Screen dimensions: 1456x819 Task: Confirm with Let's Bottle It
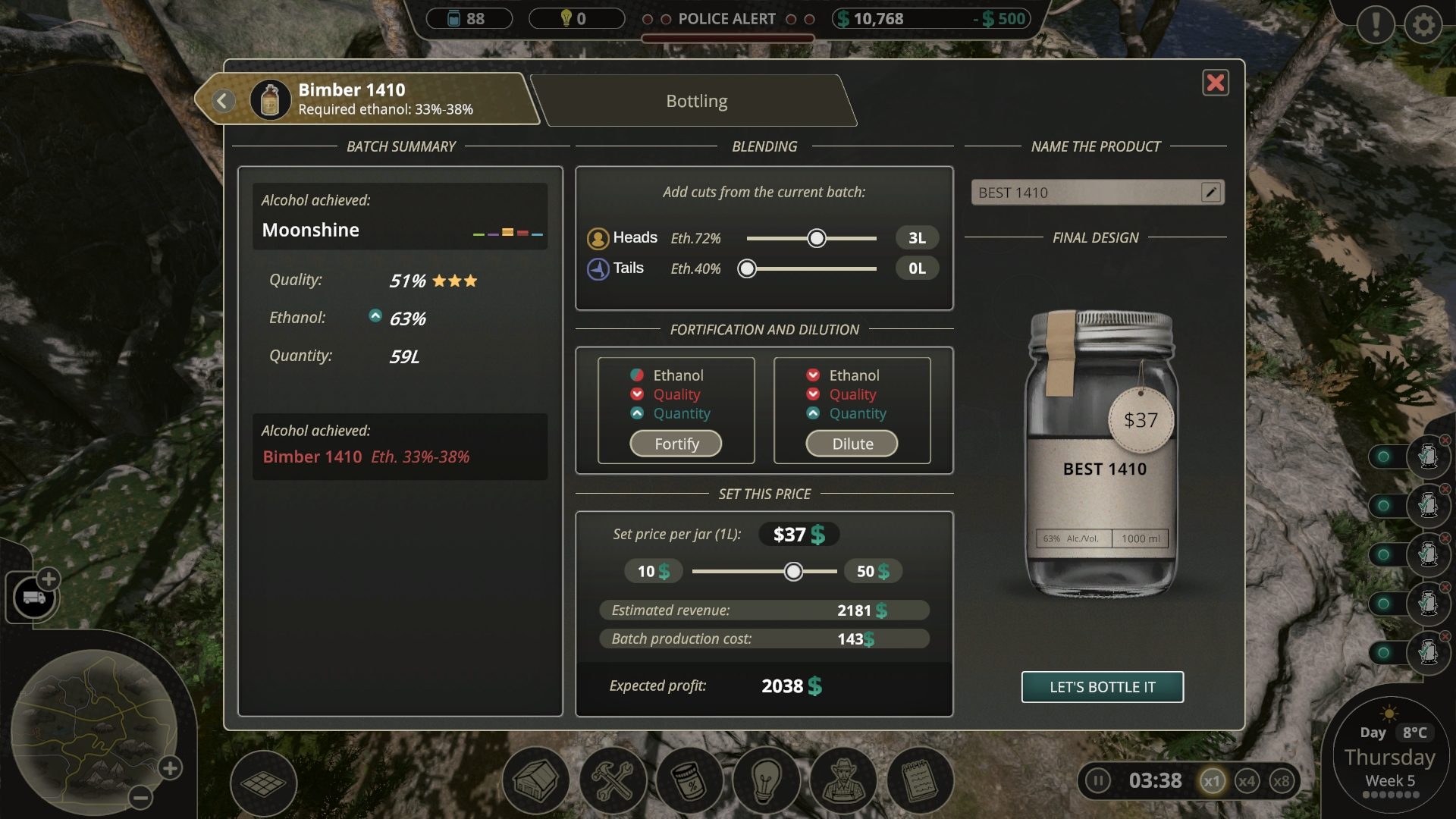(1102, 687)
